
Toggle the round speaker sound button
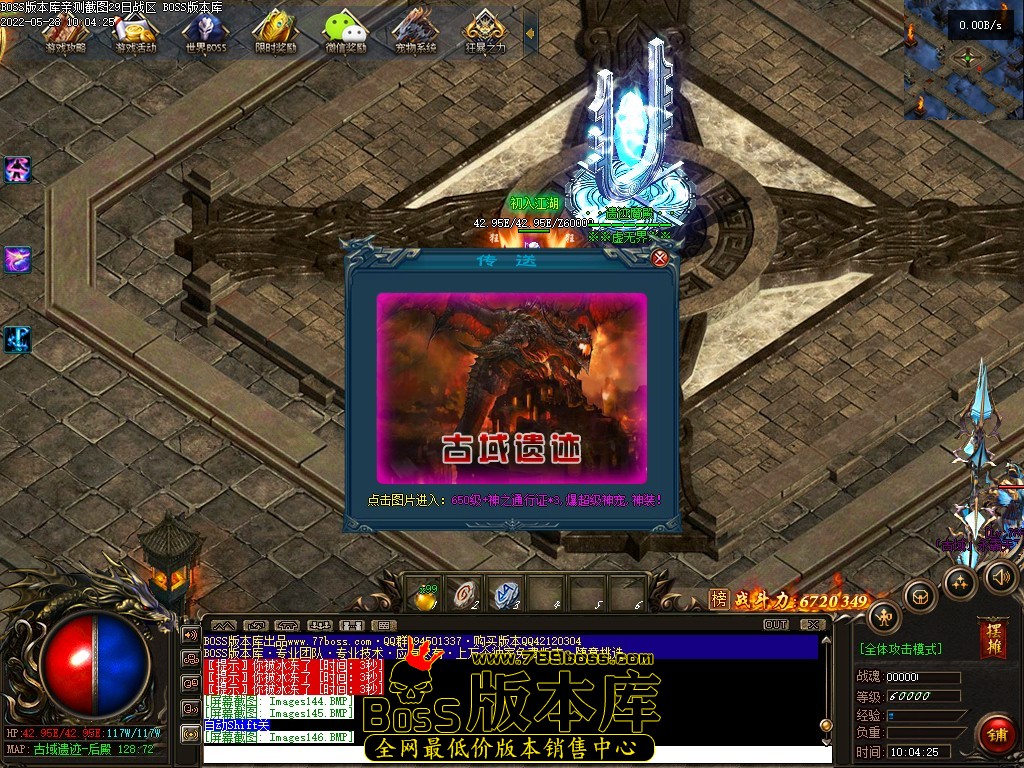pos(1001,576)
